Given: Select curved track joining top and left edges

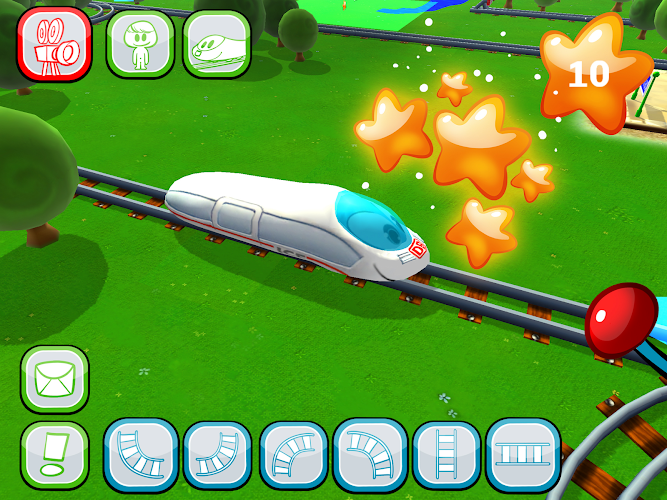Looking at the screenshot, I should click(x=216, y=455).
